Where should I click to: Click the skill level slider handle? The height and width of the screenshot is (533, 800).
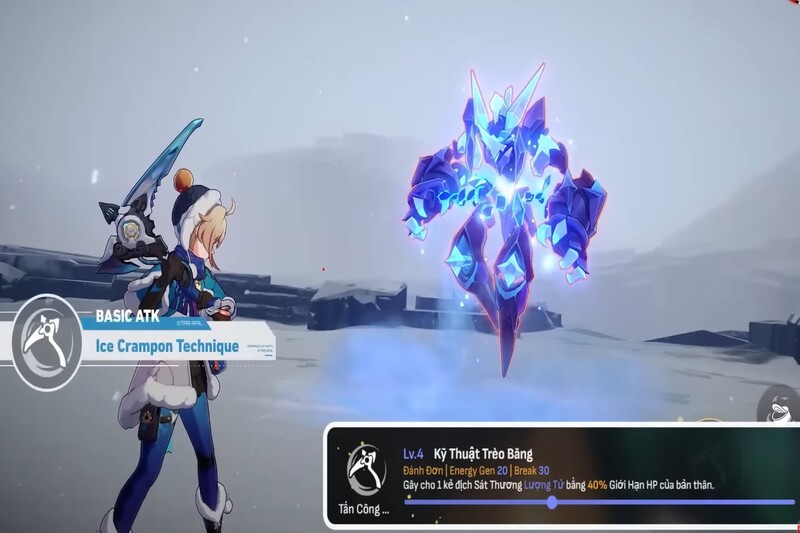552,502
